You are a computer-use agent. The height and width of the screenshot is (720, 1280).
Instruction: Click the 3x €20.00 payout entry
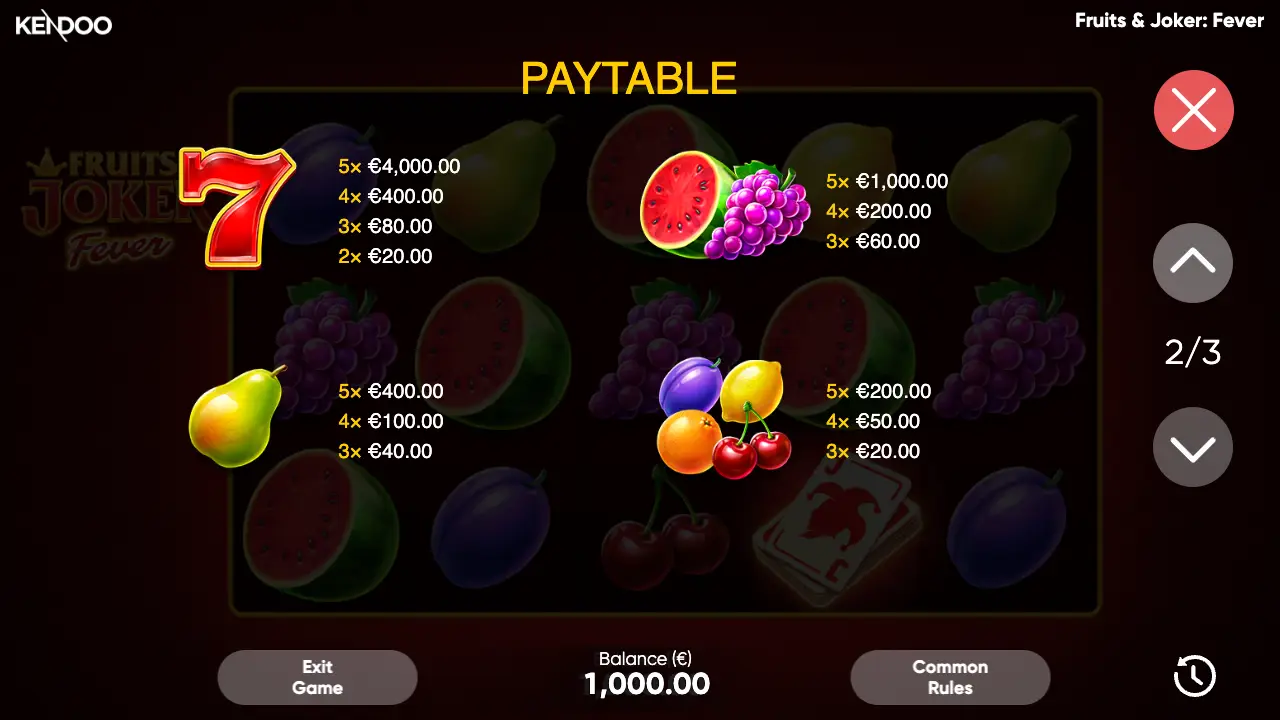(874, 451)
